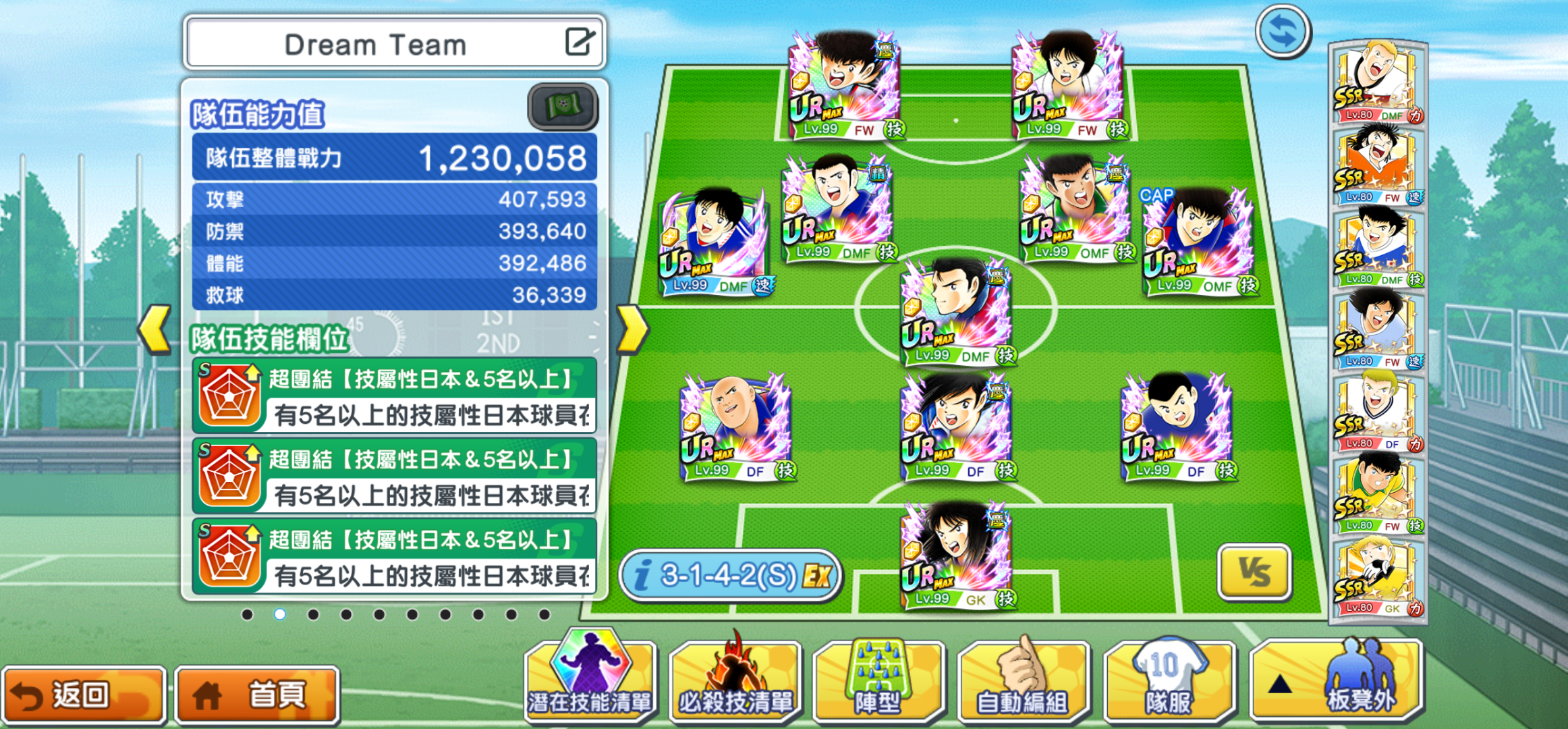Show 3-1-4-2(S) EX formation info
1568x729 pixels.
pos(730,576)
